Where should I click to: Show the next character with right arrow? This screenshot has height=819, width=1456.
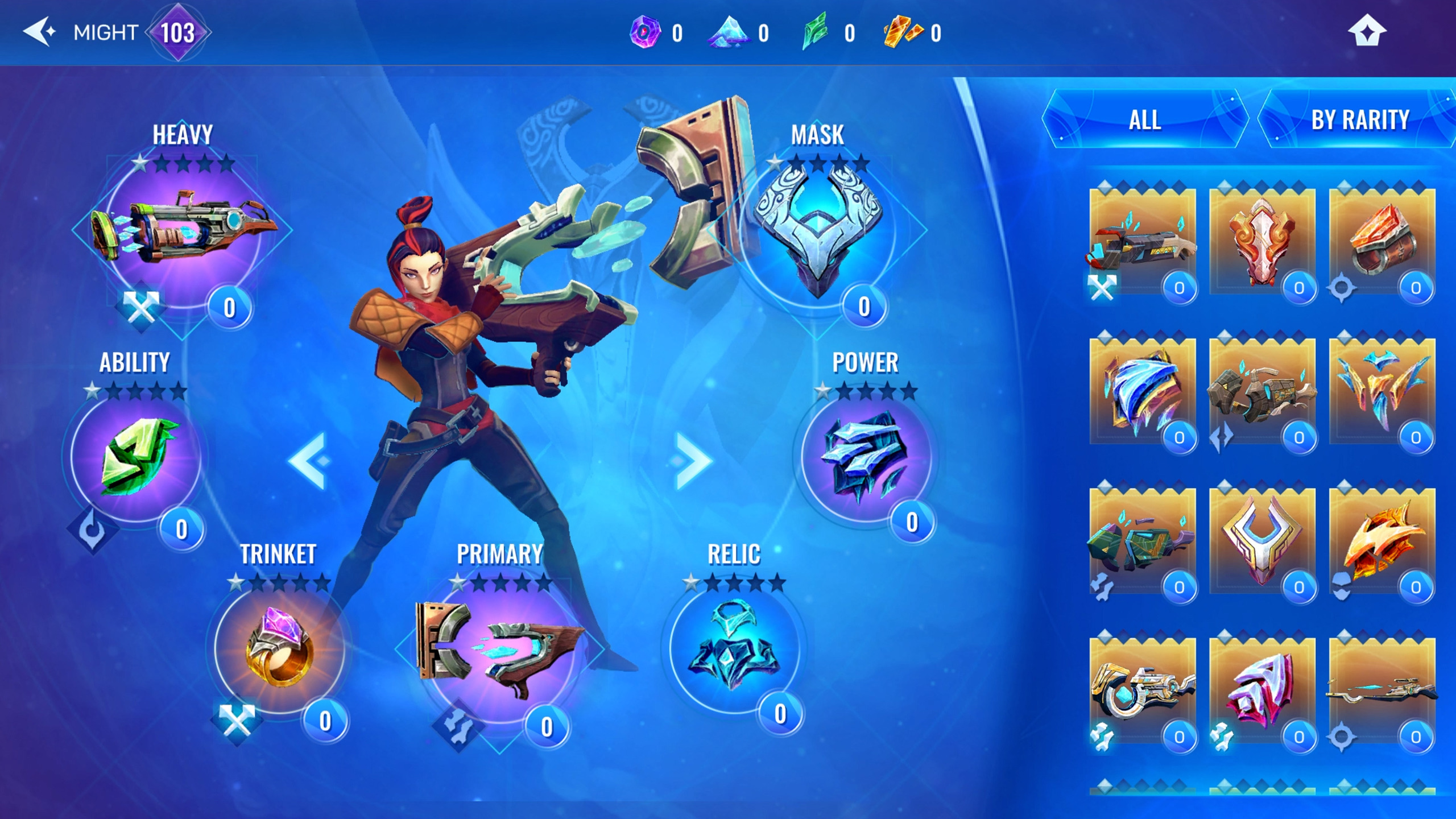(693, 461)
